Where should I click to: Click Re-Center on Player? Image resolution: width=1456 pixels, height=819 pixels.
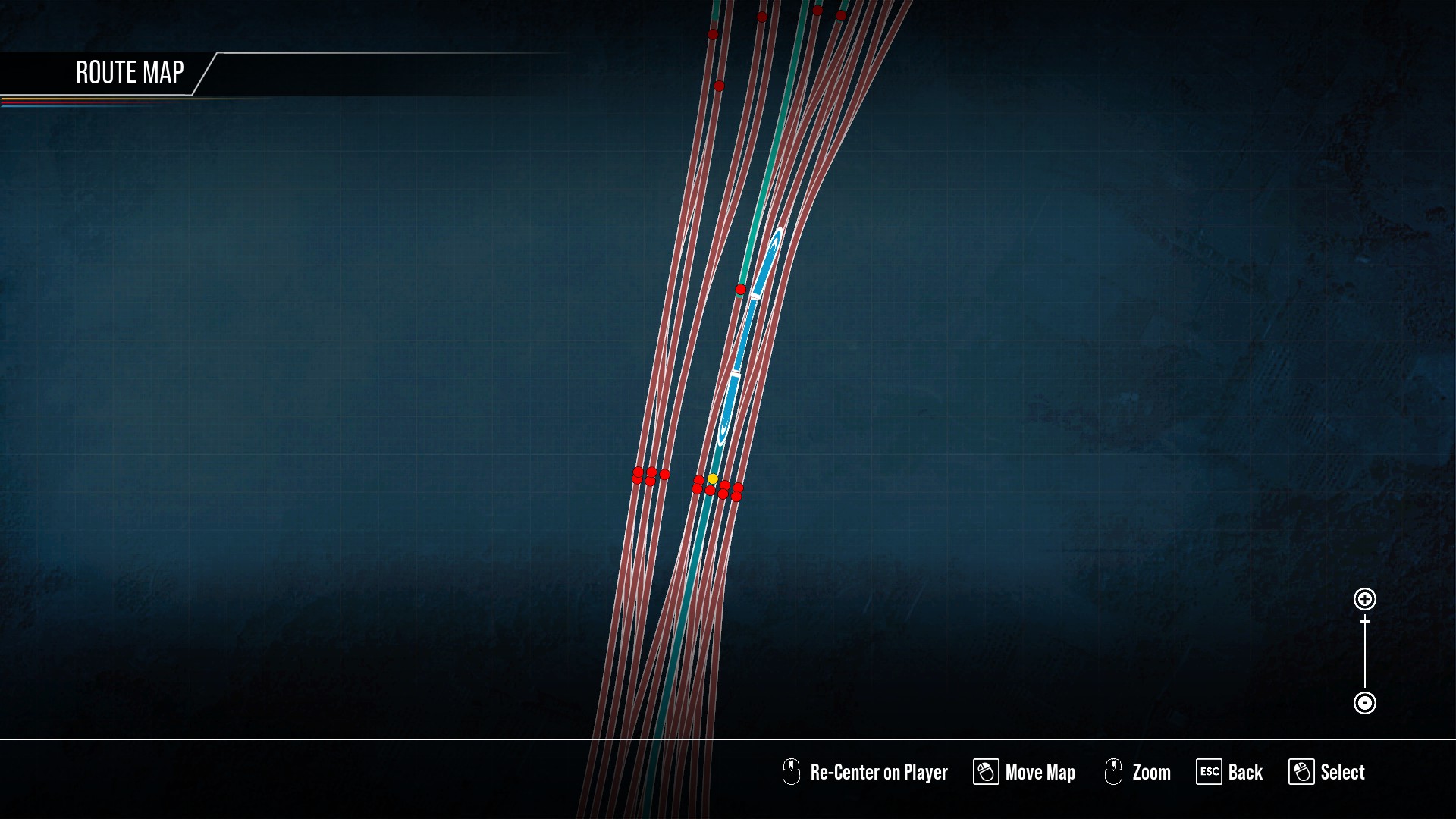pos(878,772)
